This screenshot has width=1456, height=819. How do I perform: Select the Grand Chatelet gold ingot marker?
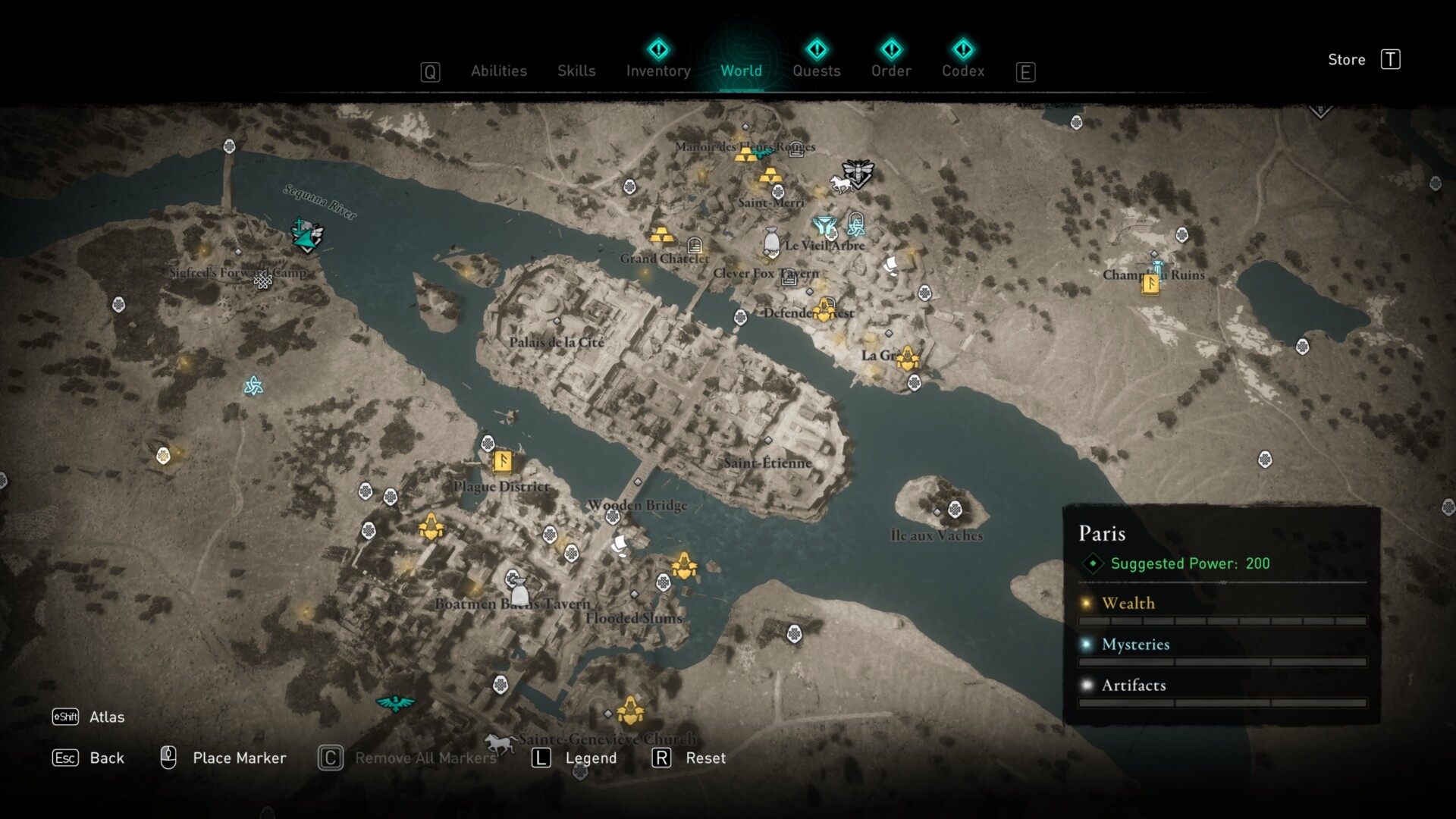pos(662,234)
